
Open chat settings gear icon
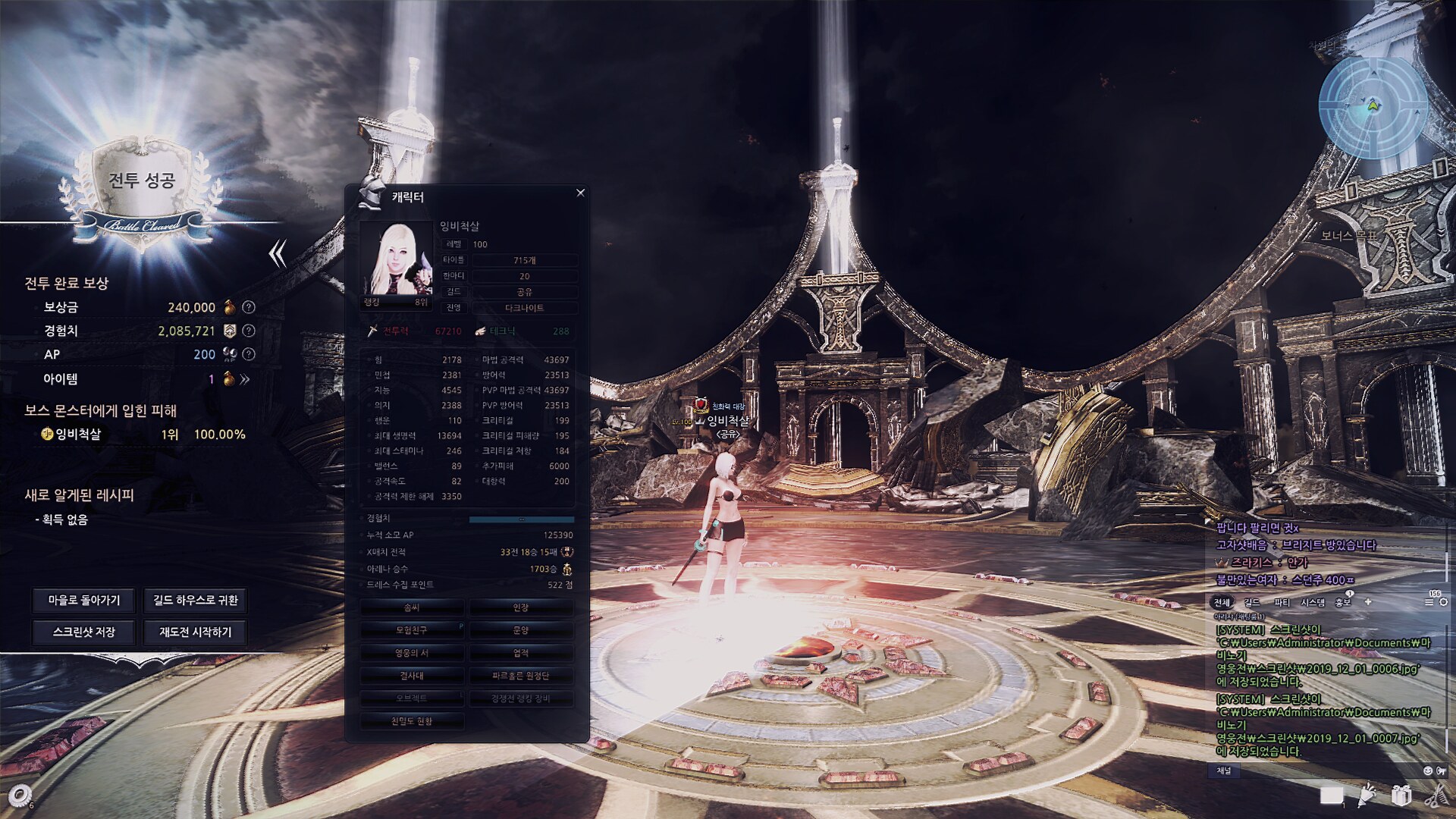click(1443, 602)
